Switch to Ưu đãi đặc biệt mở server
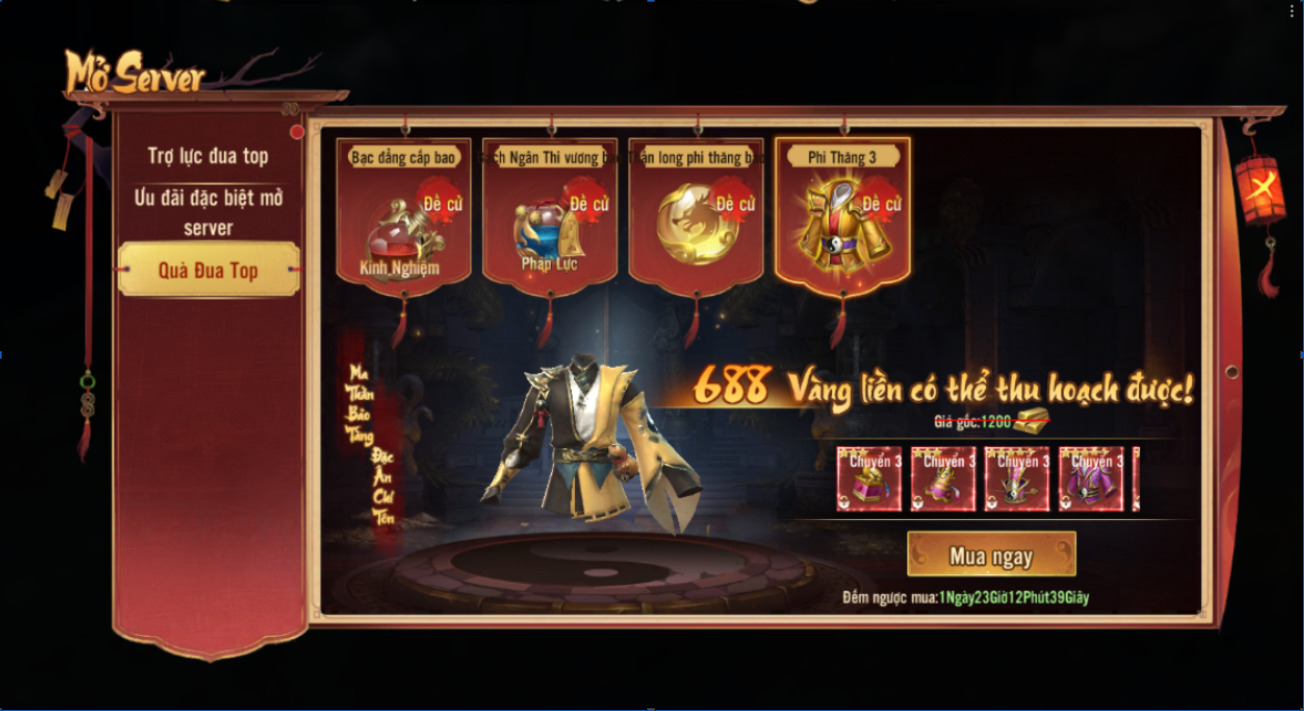The image size is (1304, 711). pyautogui.click(x=208, y=212)
